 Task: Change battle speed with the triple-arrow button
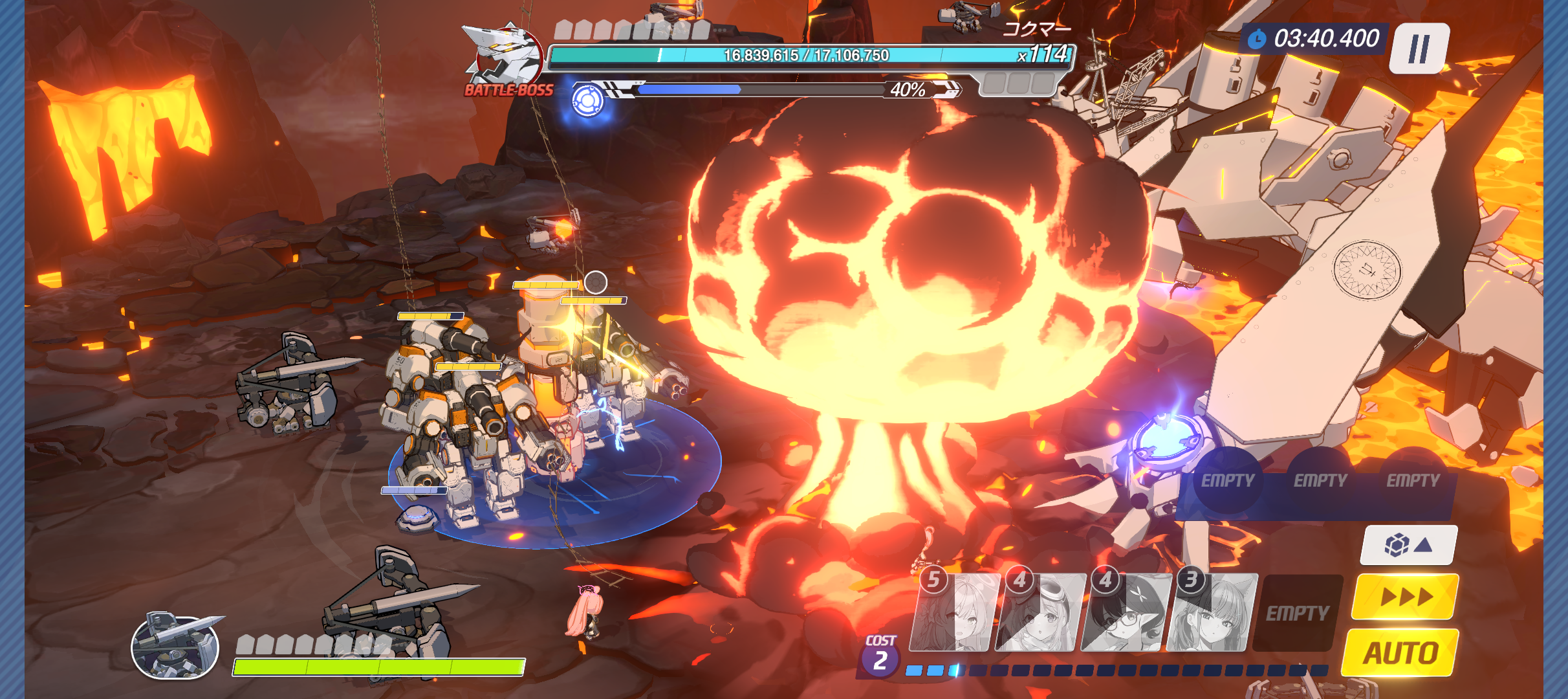point(1406,596)
